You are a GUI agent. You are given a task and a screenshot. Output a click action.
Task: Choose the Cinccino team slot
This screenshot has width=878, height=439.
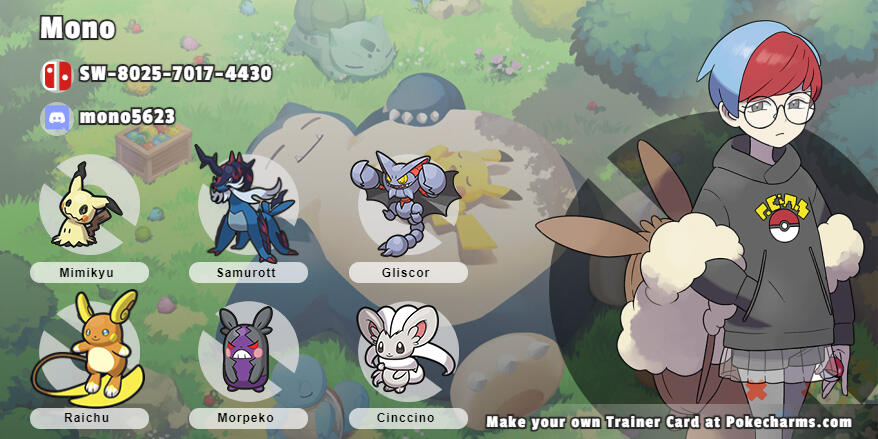(x=407, y=352)
